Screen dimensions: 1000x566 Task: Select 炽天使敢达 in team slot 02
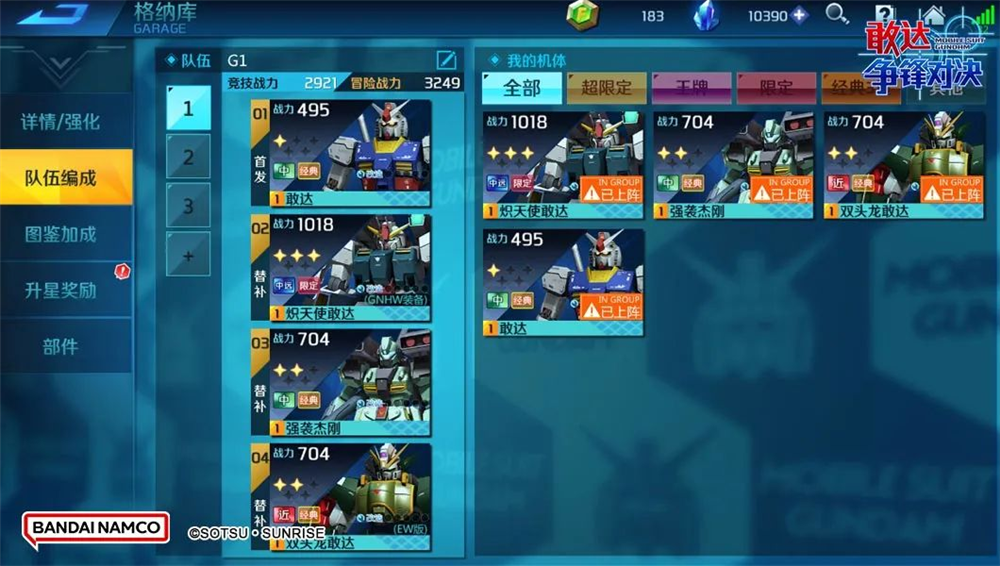click(x=341, y=267)
